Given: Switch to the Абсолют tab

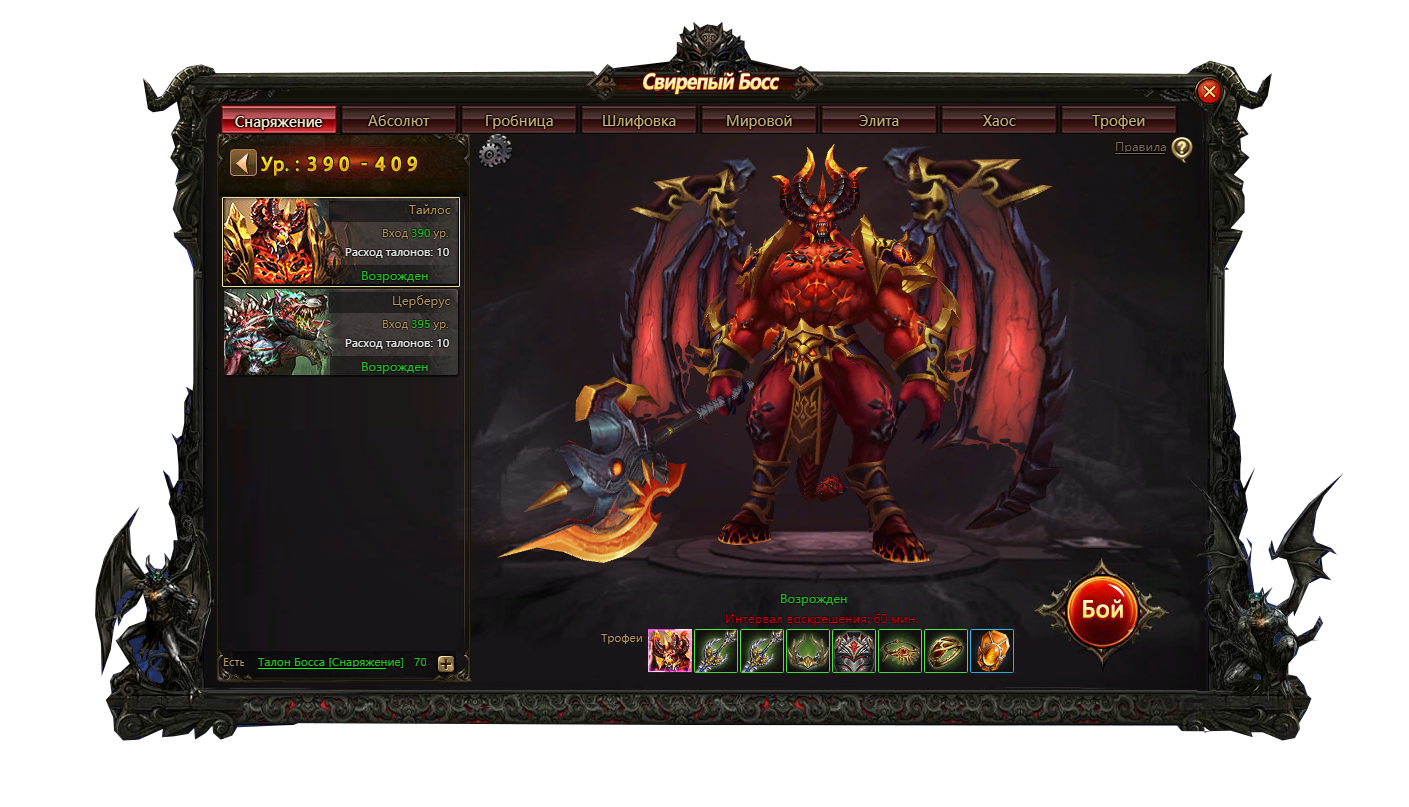Looking at the screenshot, I should [398, 121].
